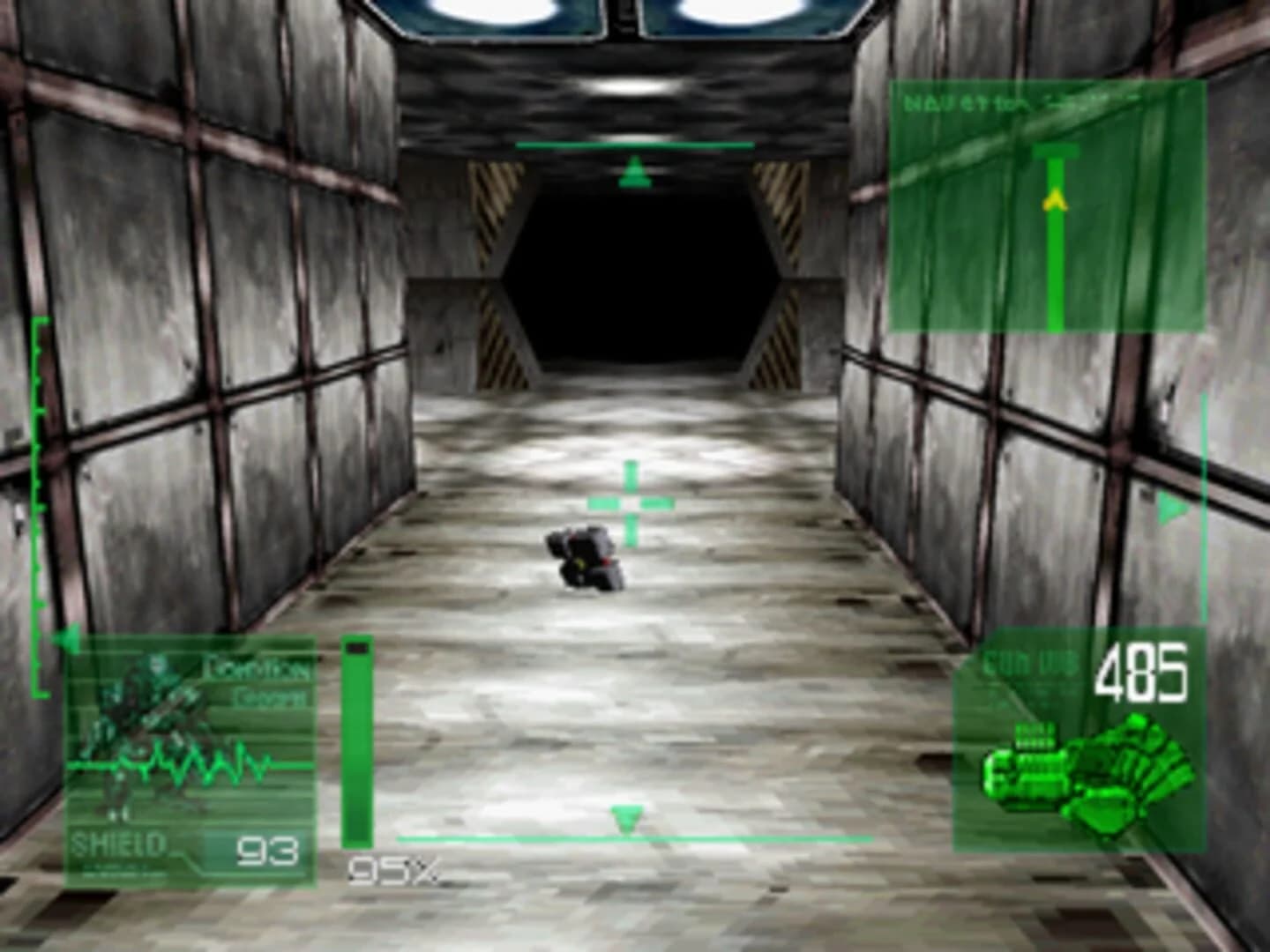
Task: Toggle the tick marker atop the energy bar
Action: (x=358, y=648)
